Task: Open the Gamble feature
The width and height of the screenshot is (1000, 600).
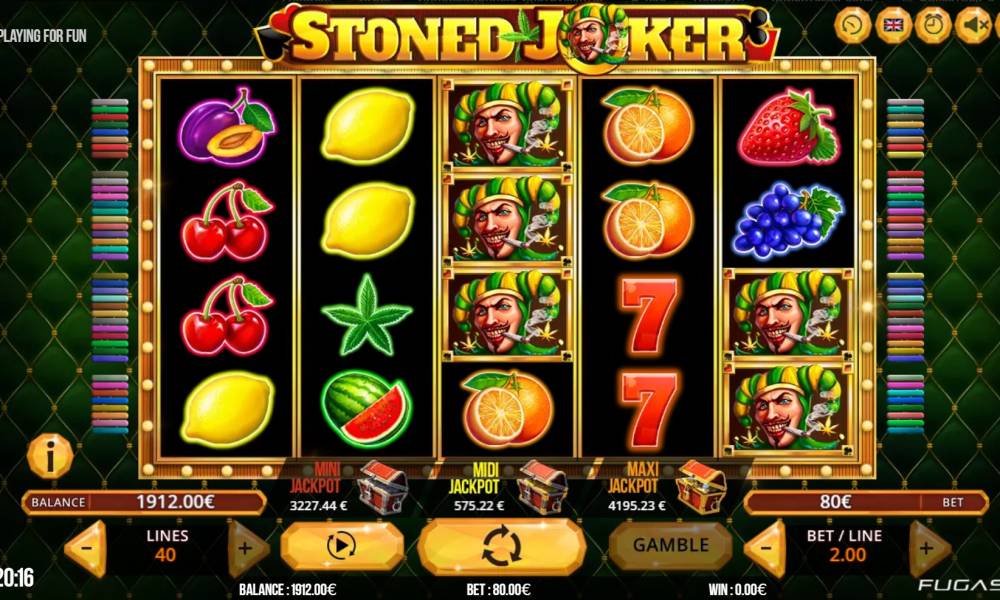Action: tap(671, 545)
